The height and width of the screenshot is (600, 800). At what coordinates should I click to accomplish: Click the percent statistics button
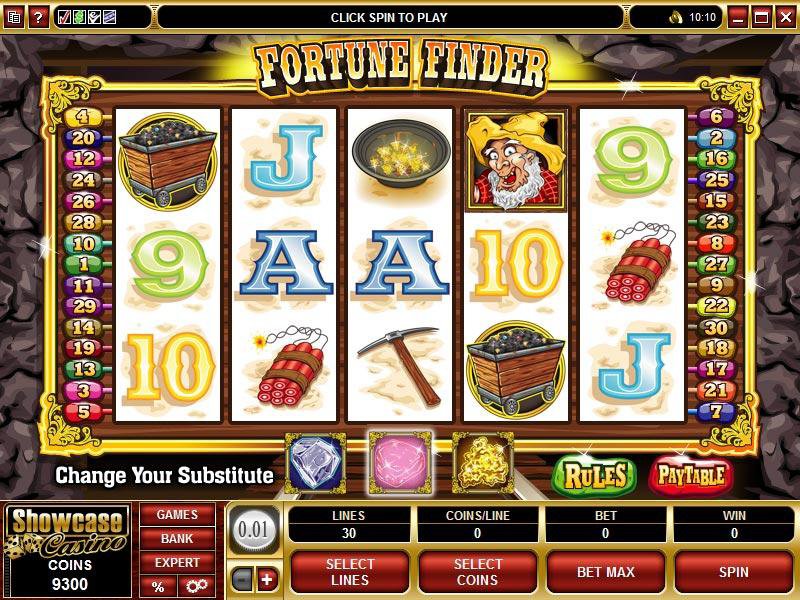point(158,586)
